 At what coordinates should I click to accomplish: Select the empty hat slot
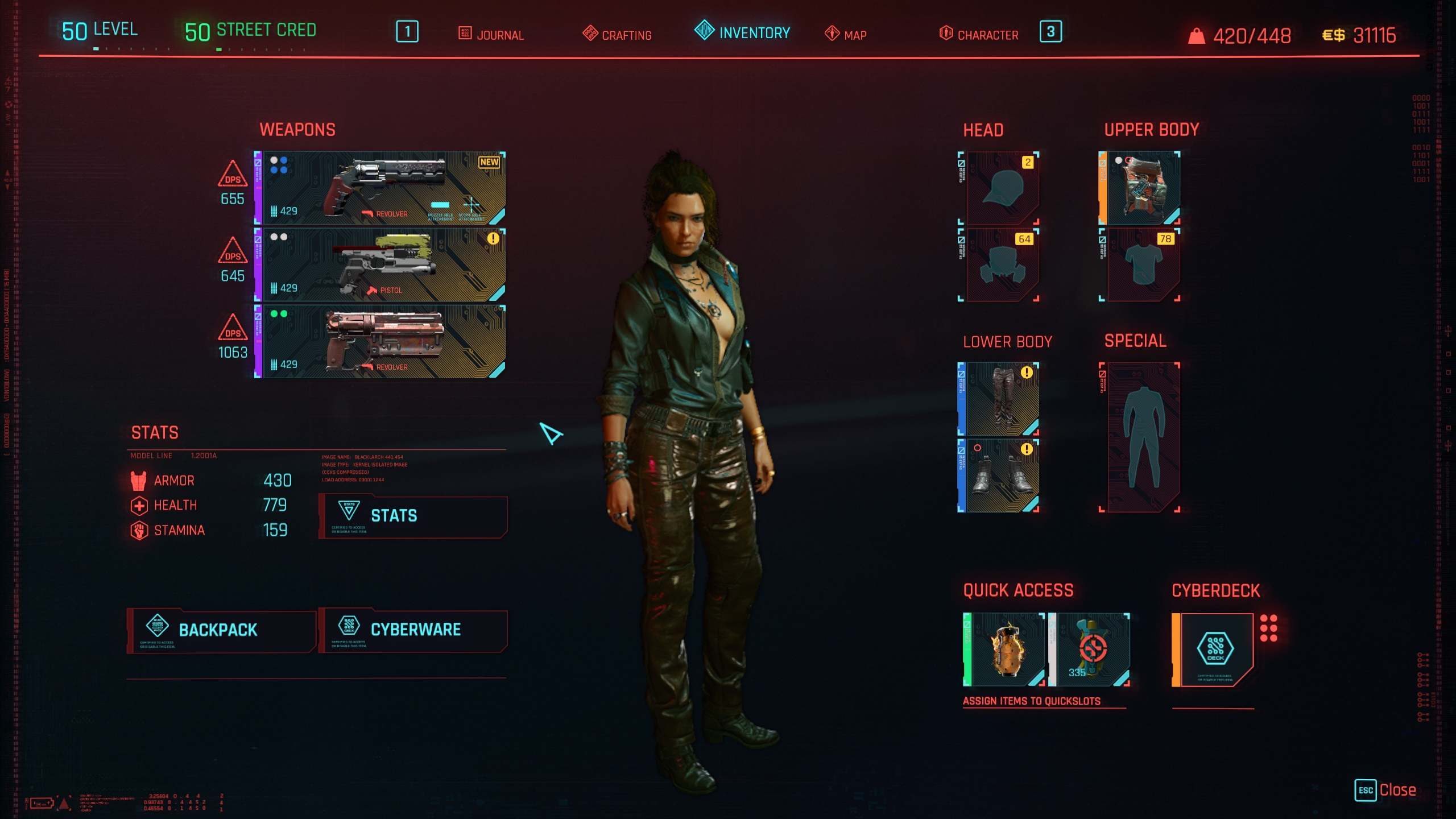pyautogui.click(x=1002, y=188)
